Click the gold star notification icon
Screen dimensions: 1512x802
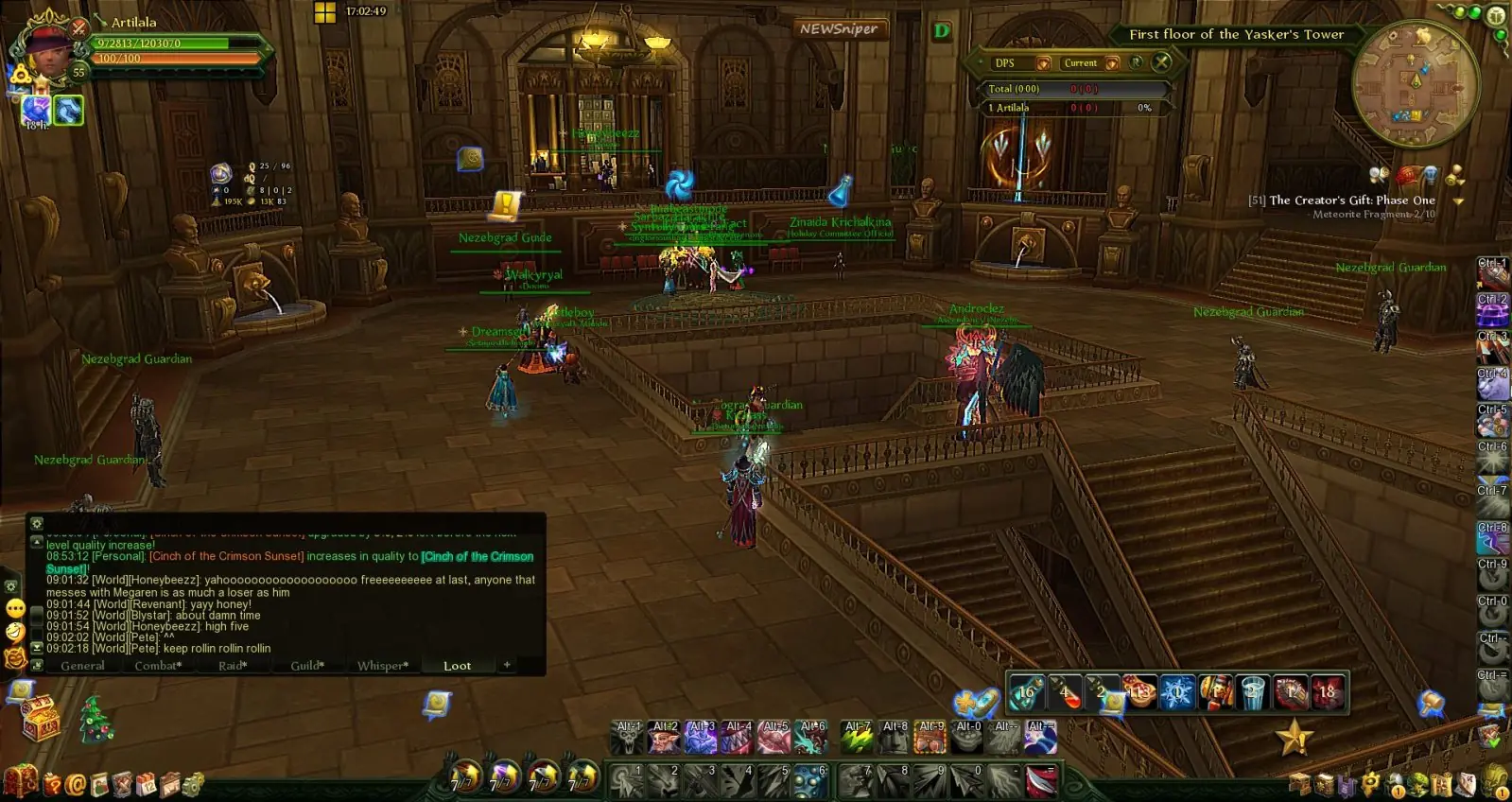[1295, 738]
